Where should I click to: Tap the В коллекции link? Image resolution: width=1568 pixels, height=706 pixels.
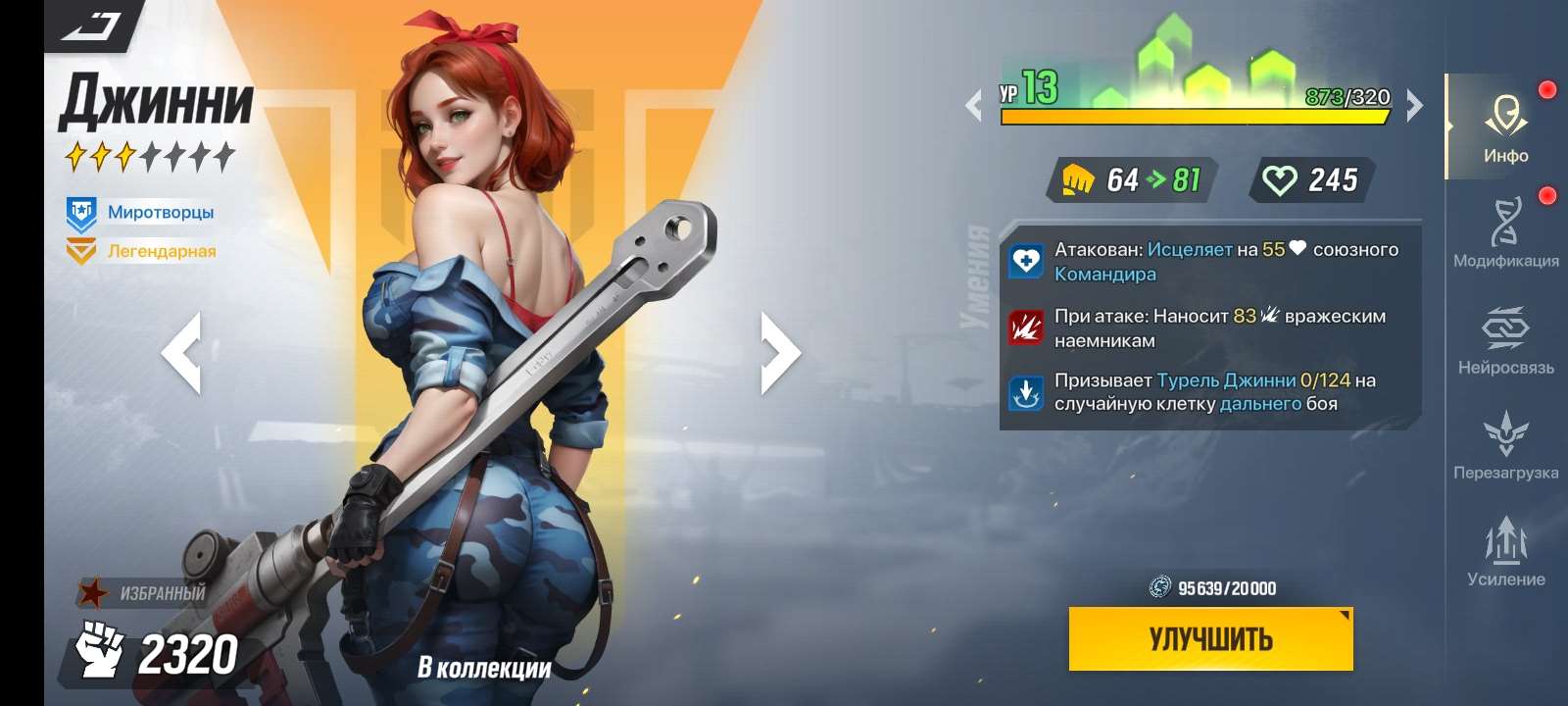pos(483,665)
